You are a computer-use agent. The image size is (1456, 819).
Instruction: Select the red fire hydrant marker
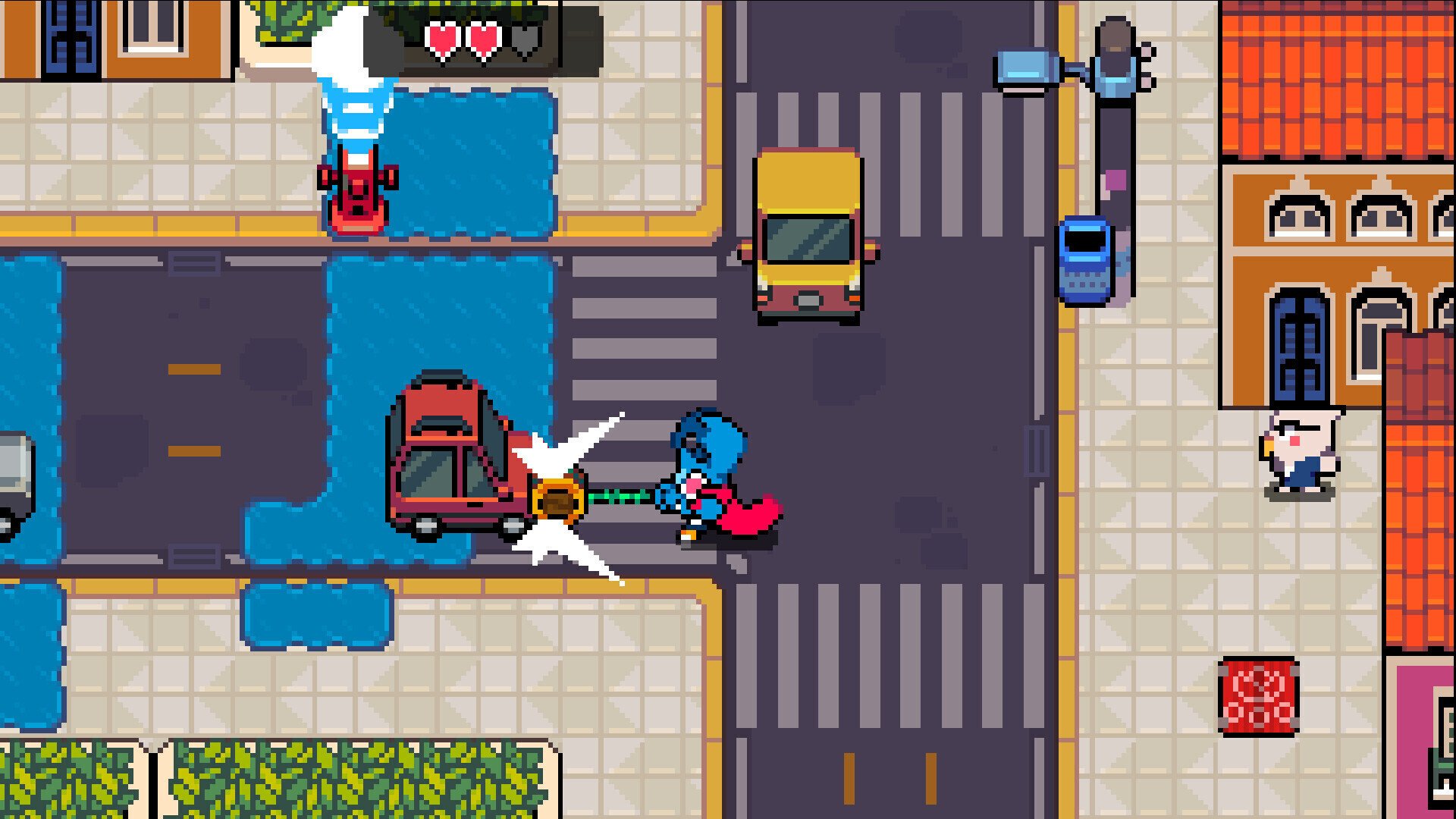coord(358,193)
